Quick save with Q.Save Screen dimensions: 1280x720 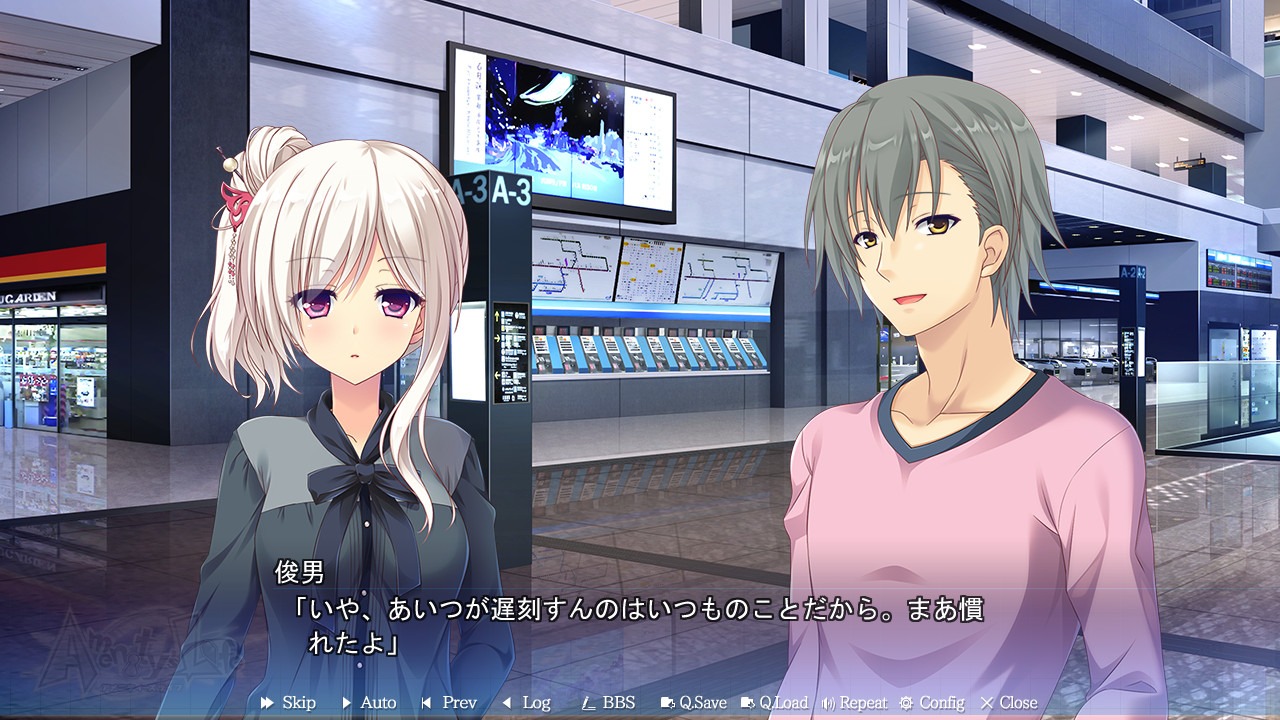click(693, 703)
